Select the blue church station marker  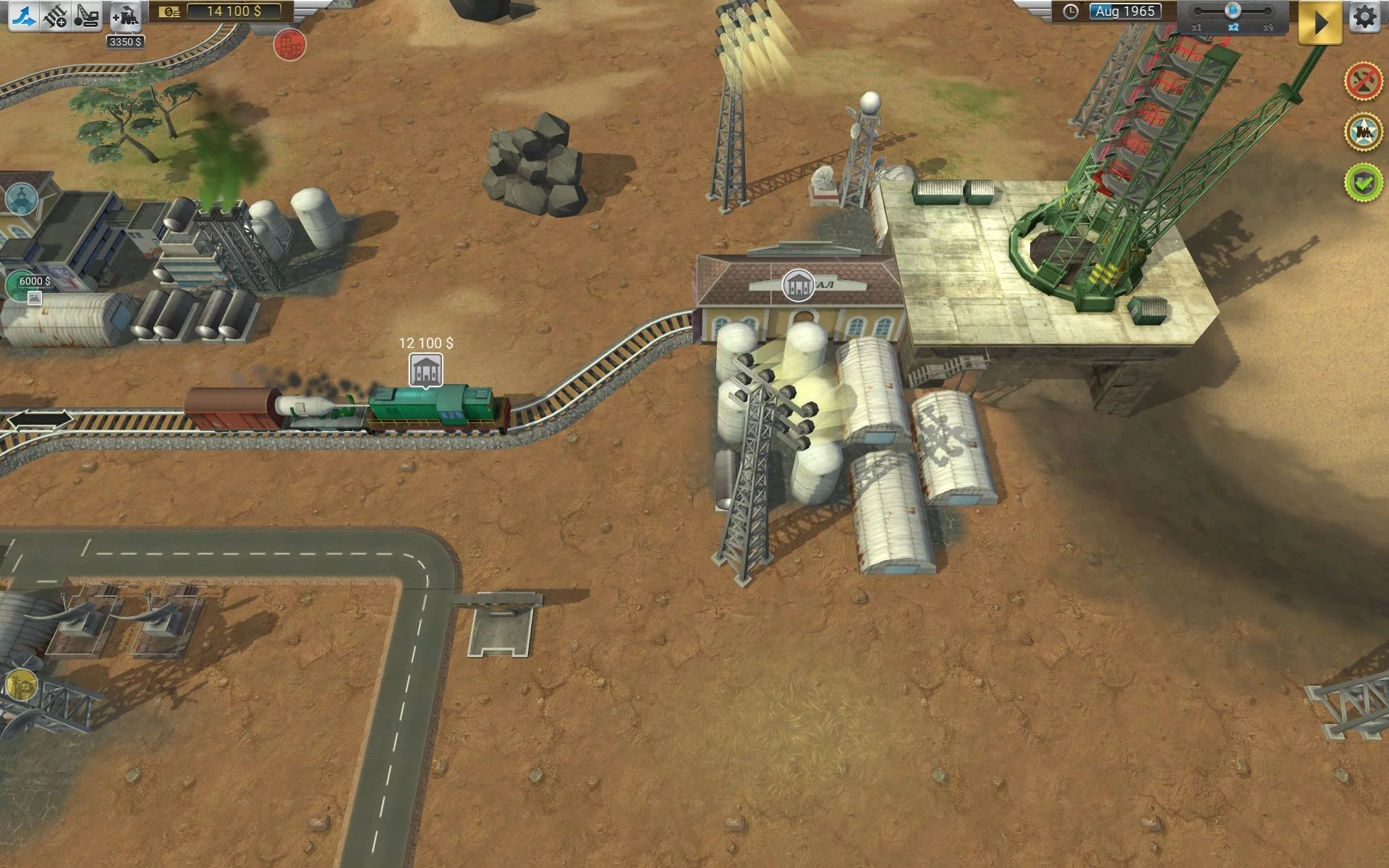click(x=21, y=198)
